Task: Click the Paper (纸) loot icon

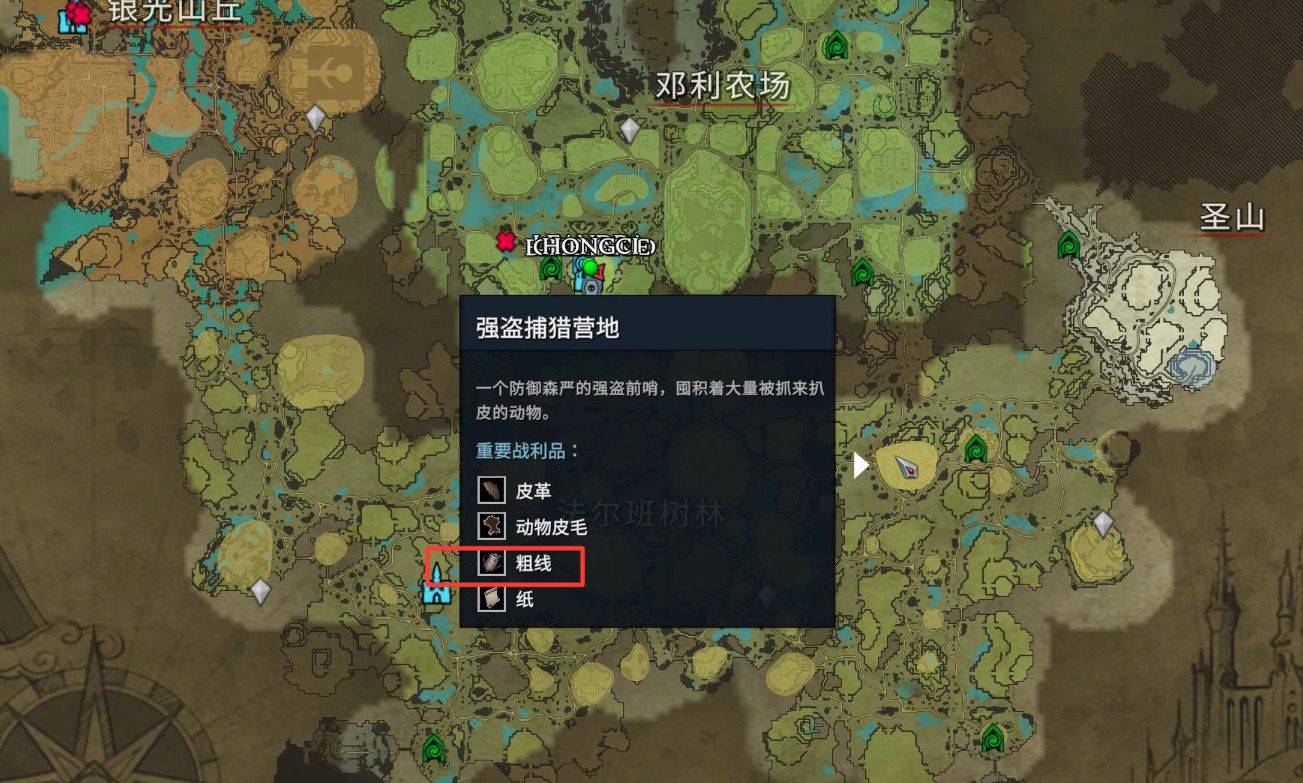Action: [x=490, y=599]
